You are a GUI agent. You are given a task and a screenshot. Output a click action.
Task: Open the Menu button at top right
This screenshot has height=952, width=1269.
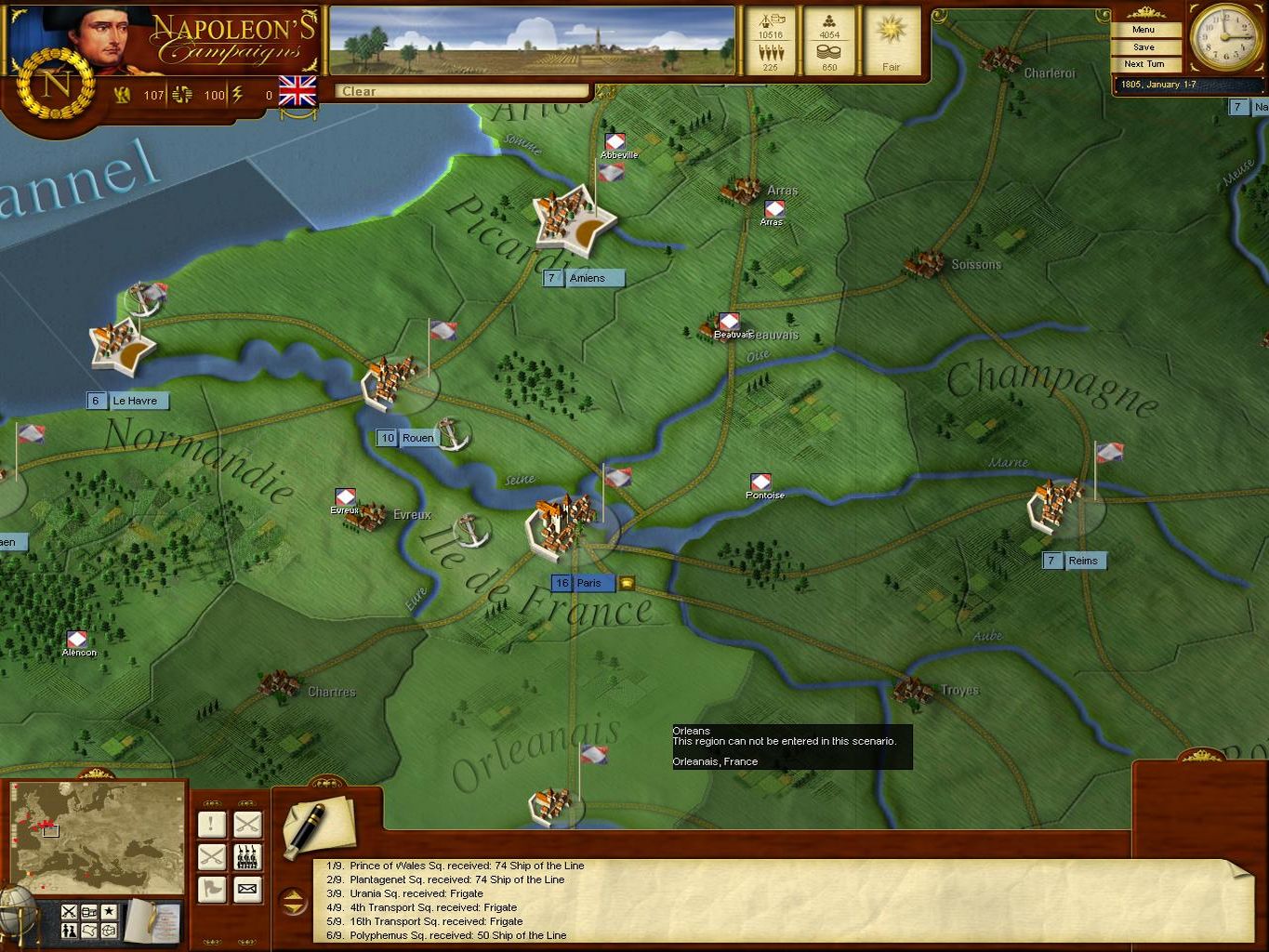[1143, 30]
